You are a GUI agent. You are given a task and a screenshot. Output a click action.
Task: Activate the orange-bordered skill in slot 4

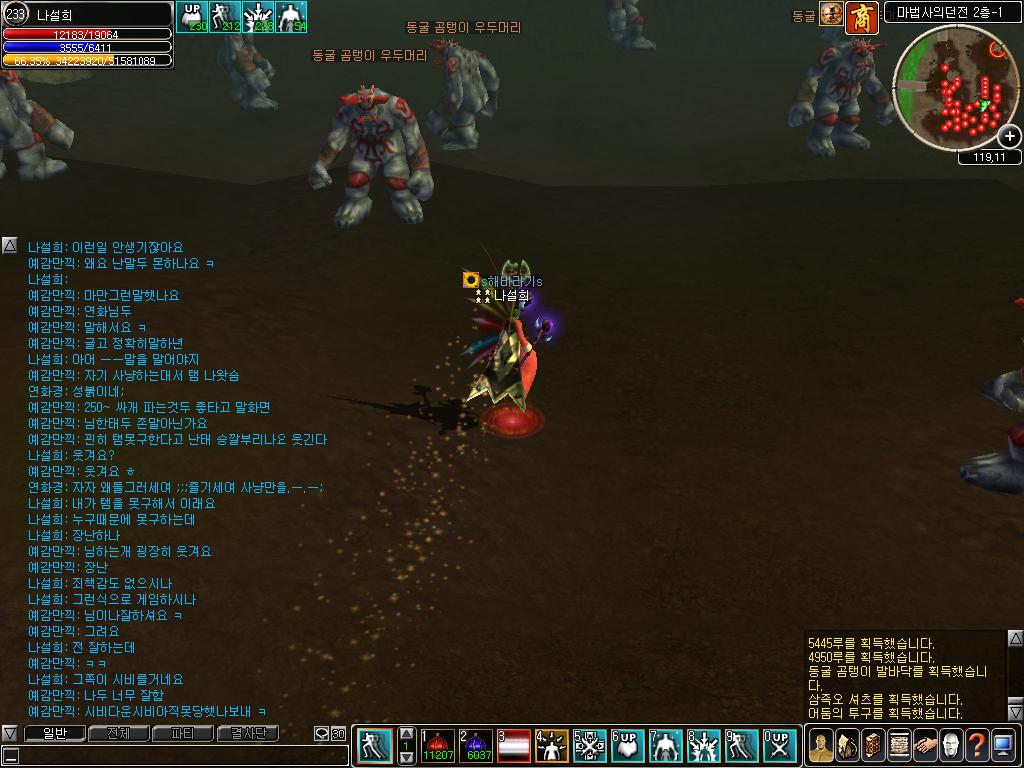click(552, 746)
